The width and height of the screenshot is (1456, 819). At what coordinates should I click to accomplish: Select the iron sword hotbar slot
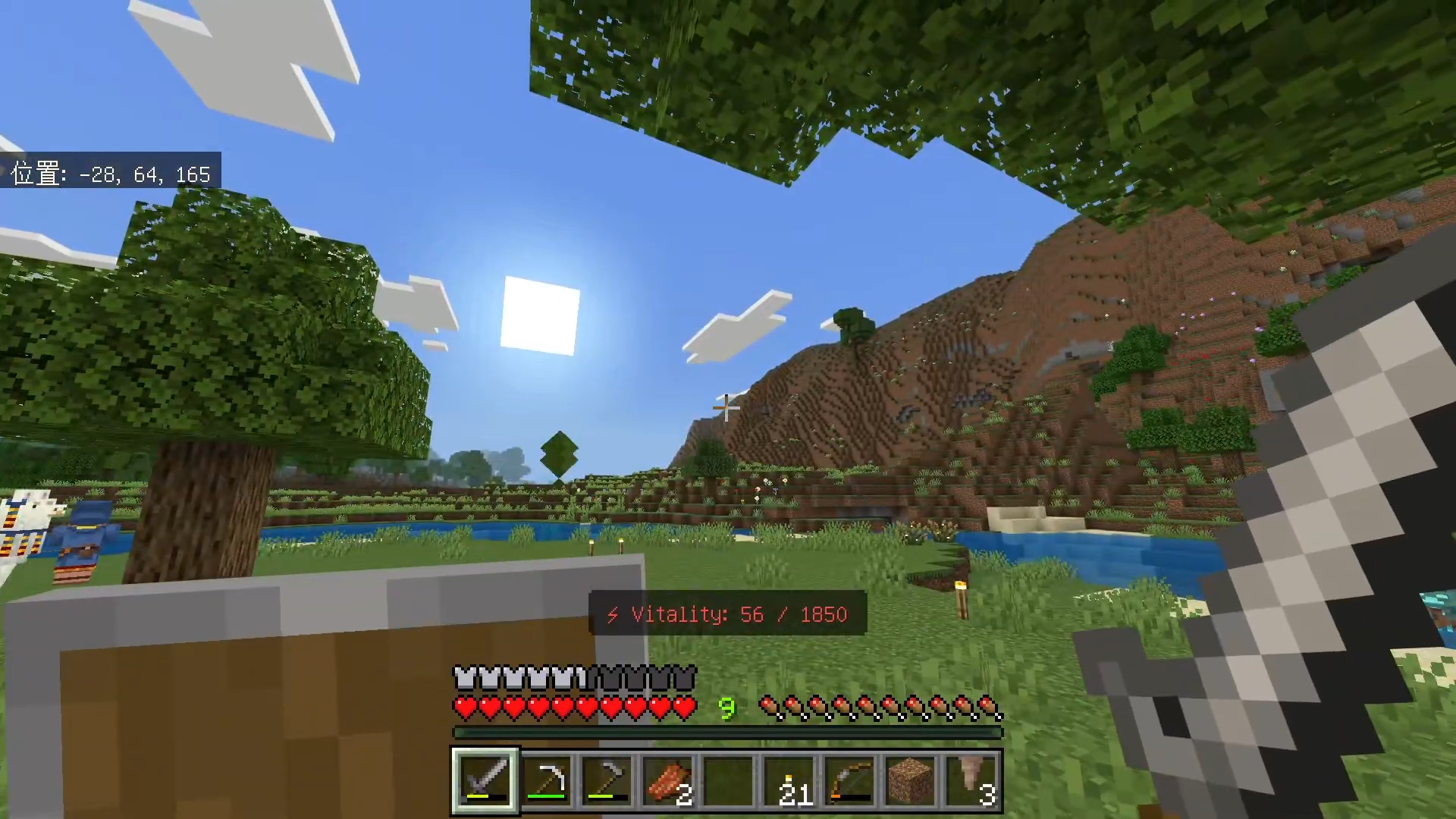tap(485, 780)
